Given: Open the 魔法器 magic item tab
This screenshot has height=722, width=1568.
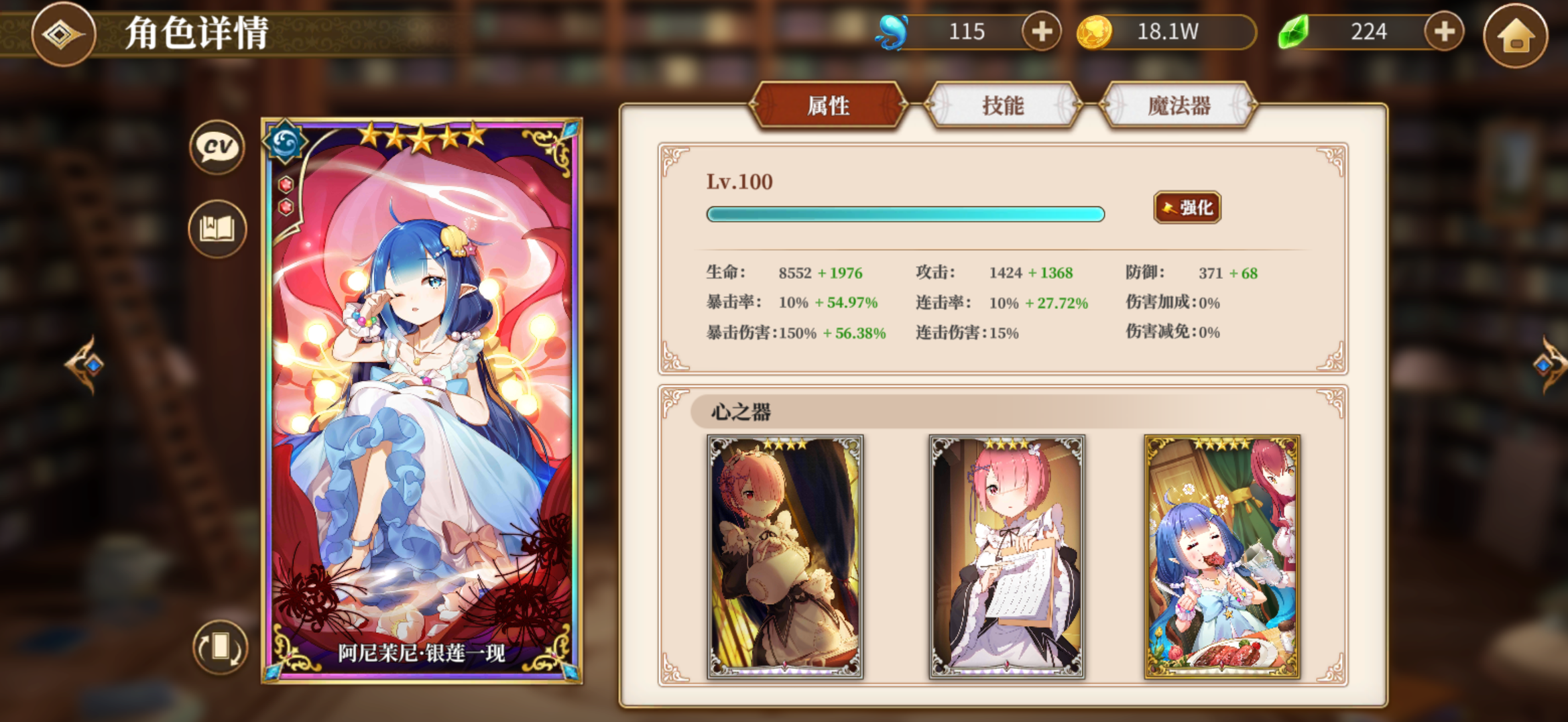Looking at the screenshot, I should click(1178, 106).
